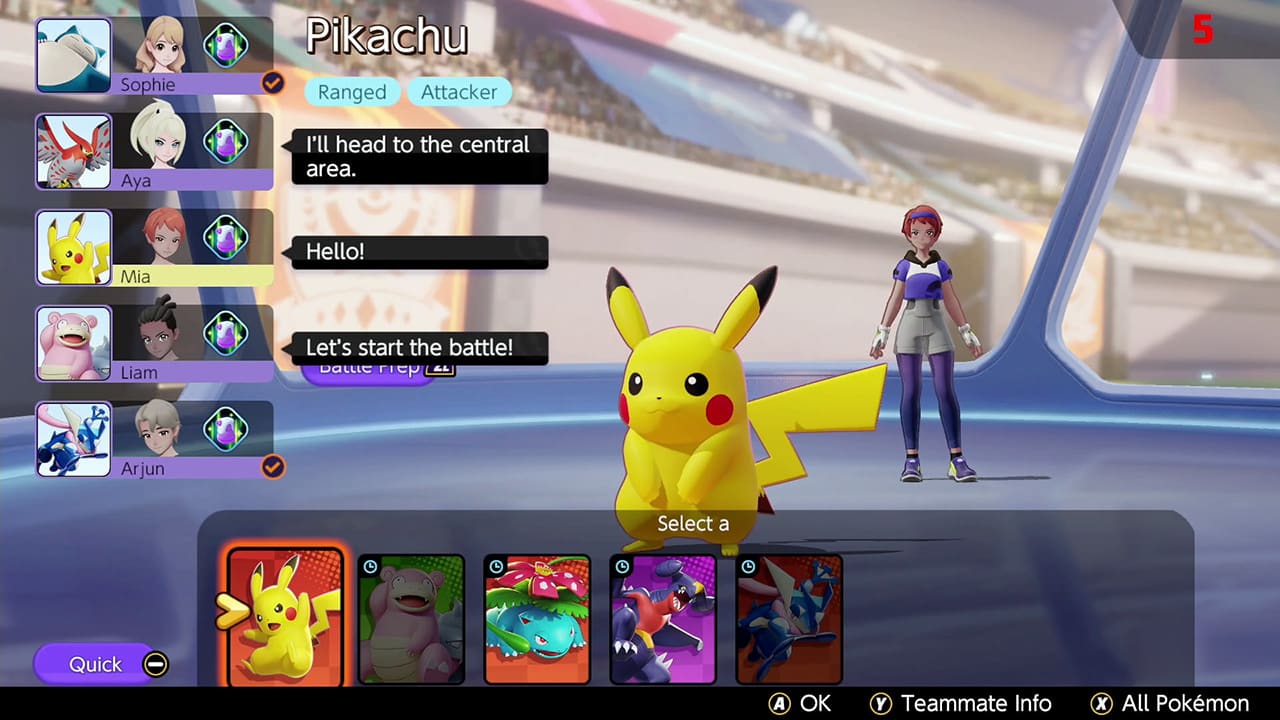Click the Greninja portrait next to Arjun
Screen dimensions: 1280x720
pos(73,439)
